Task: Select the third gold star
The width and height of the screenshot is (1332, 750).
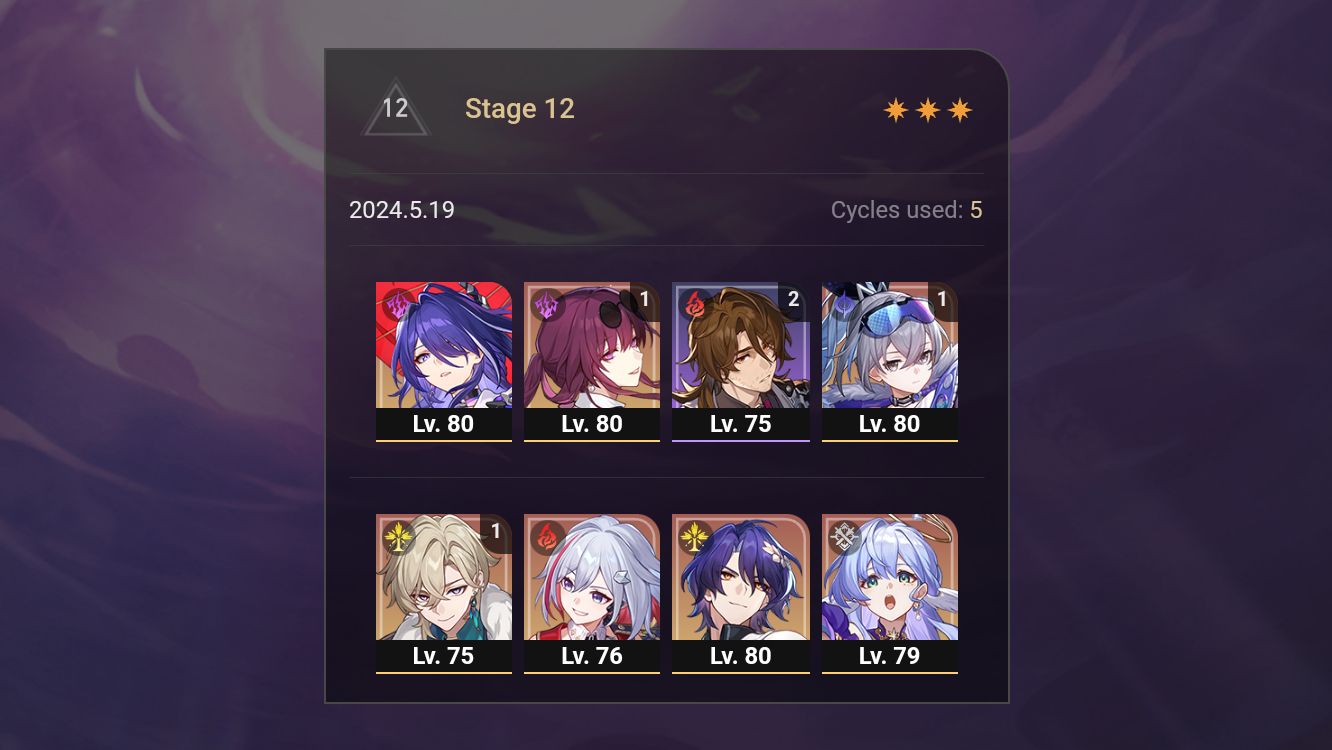Action: (x=959, y=108)
